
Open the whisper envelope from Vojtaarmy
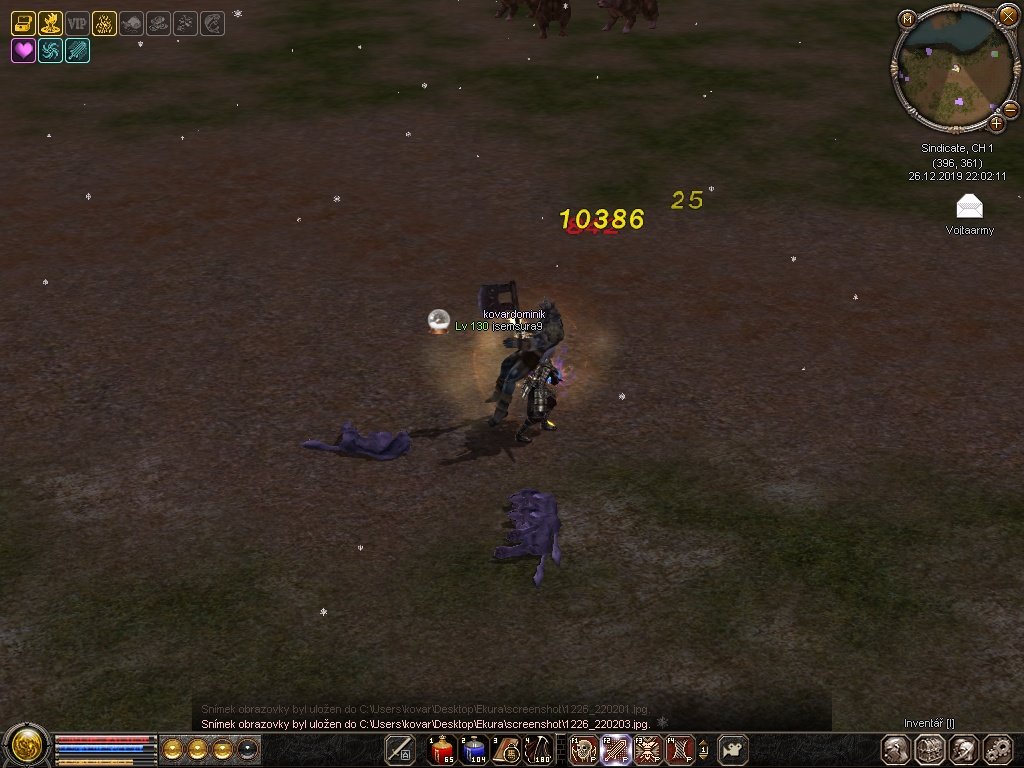click(x=969, y=207)
